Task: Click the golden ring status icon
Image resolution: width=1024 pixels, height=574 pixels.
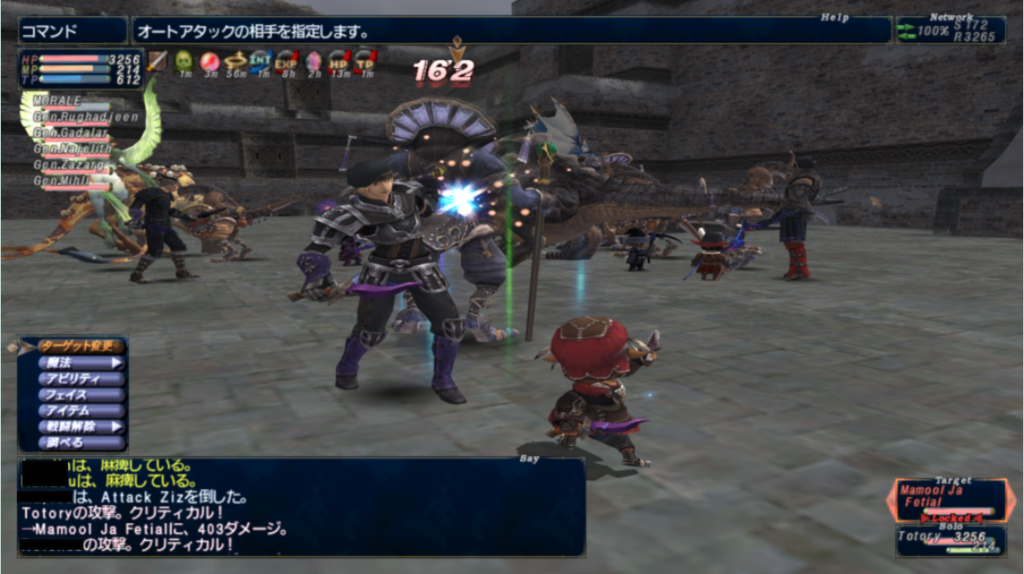Action: (236, 62)
